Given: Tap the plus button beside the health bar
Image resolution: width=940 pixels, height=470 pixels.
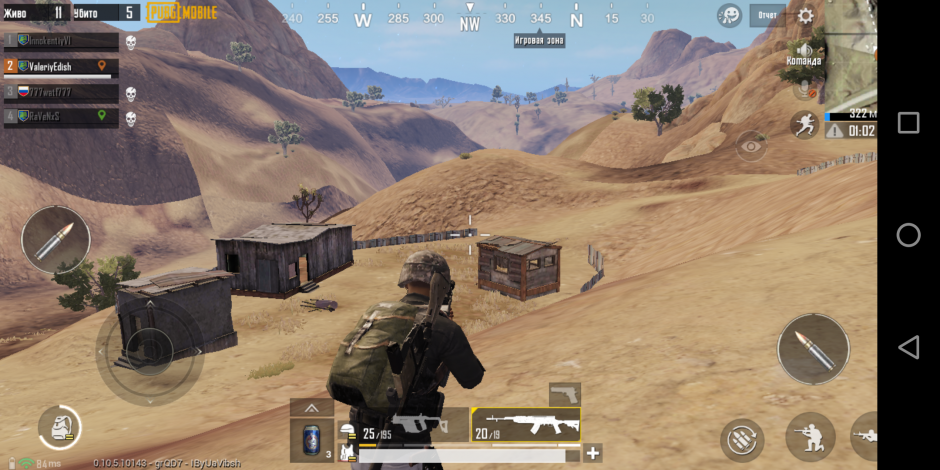Looking at the screenshot, I should coord(593,453).
